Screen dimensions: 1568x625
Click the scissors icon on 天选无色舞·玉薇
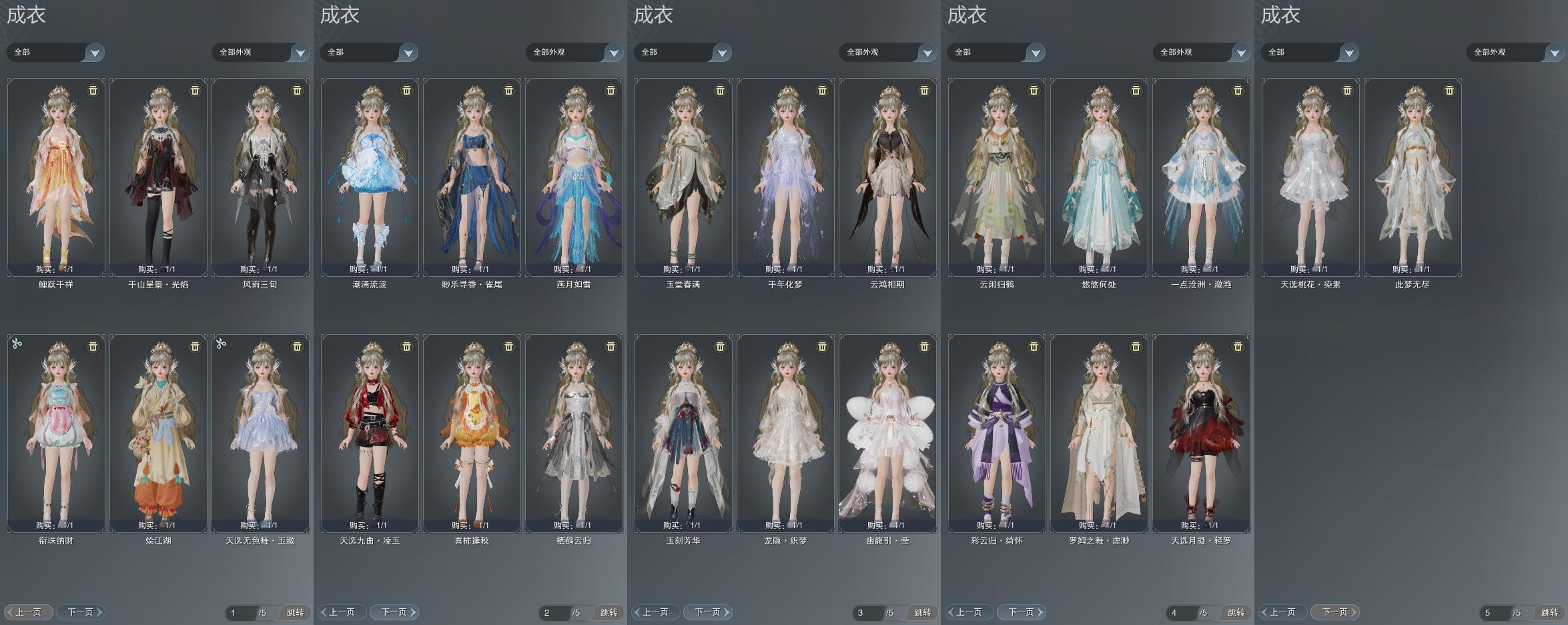[221, 344]
